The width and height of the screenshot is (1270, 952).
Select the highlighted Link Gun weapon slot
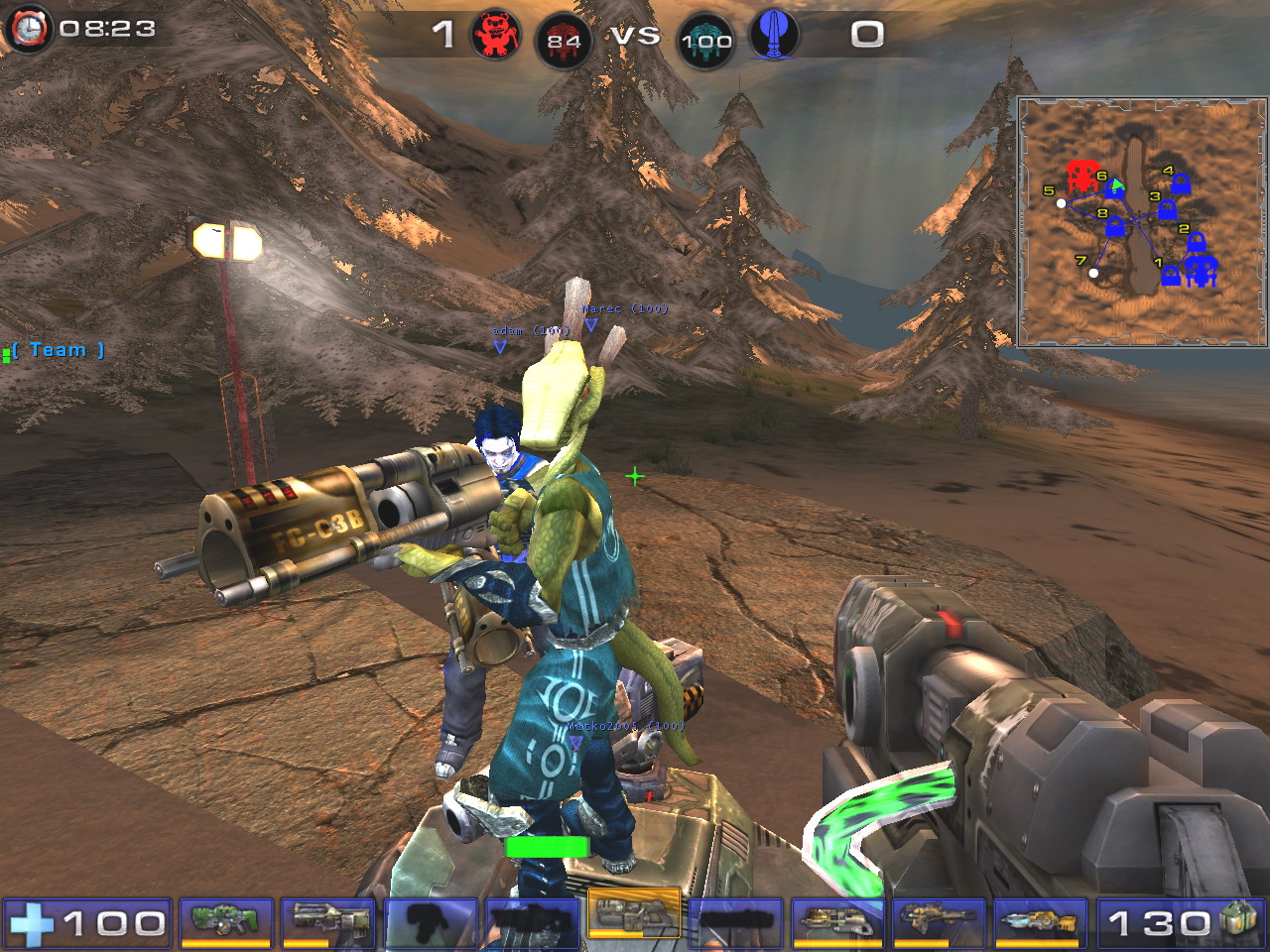[634, 916]
